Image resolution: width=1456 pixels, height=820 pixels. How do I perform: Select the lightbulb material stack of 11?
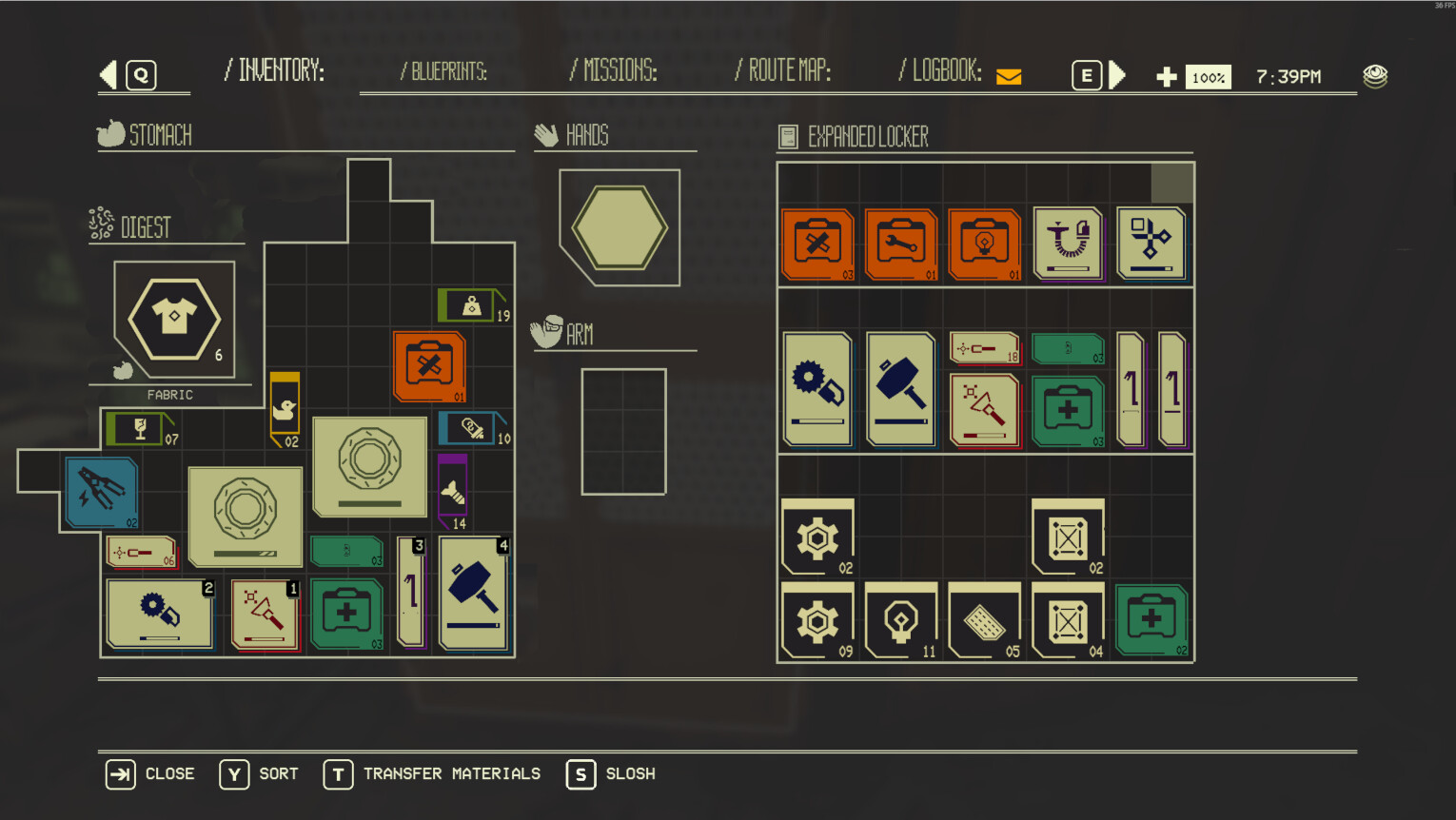901,622
